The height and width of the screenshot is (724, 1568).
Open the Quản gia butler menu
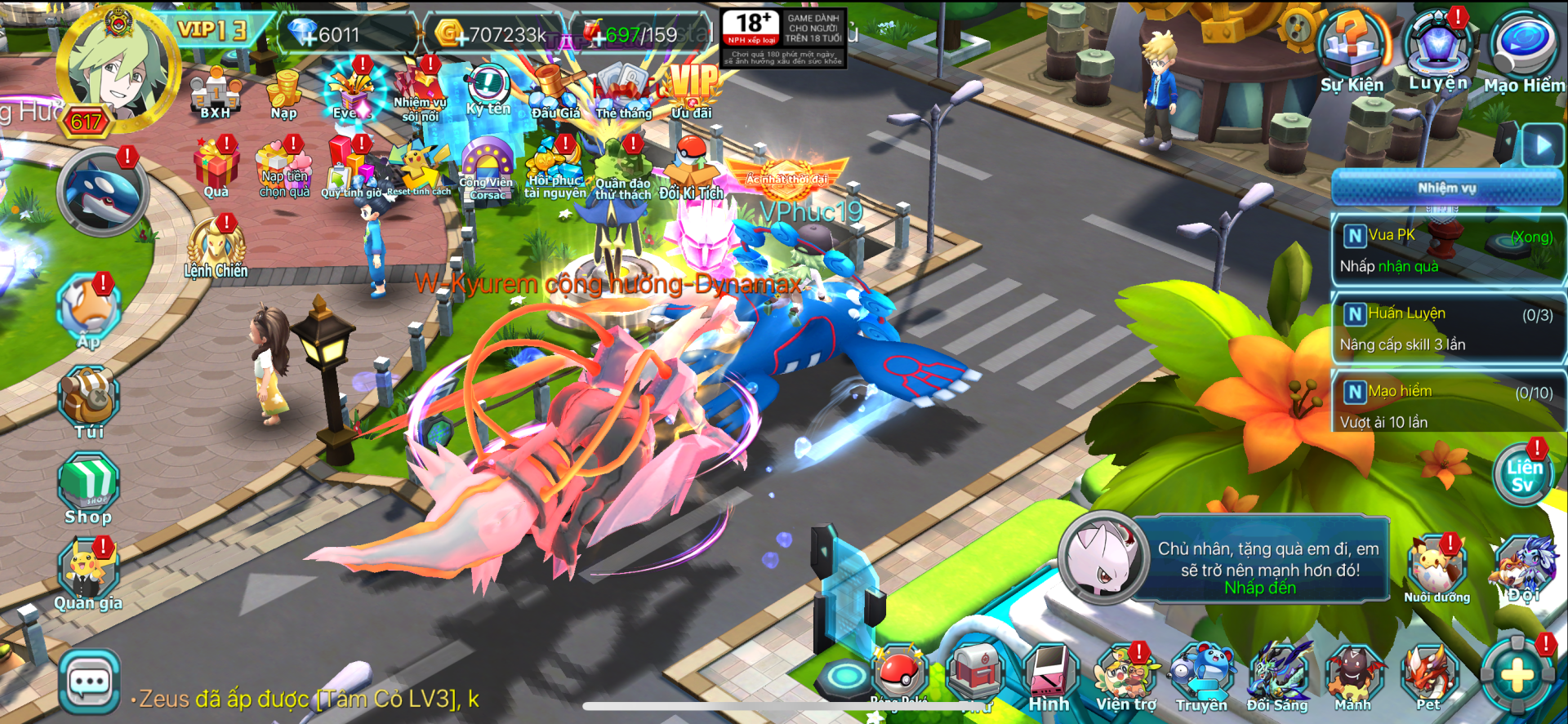pos(88,573)
